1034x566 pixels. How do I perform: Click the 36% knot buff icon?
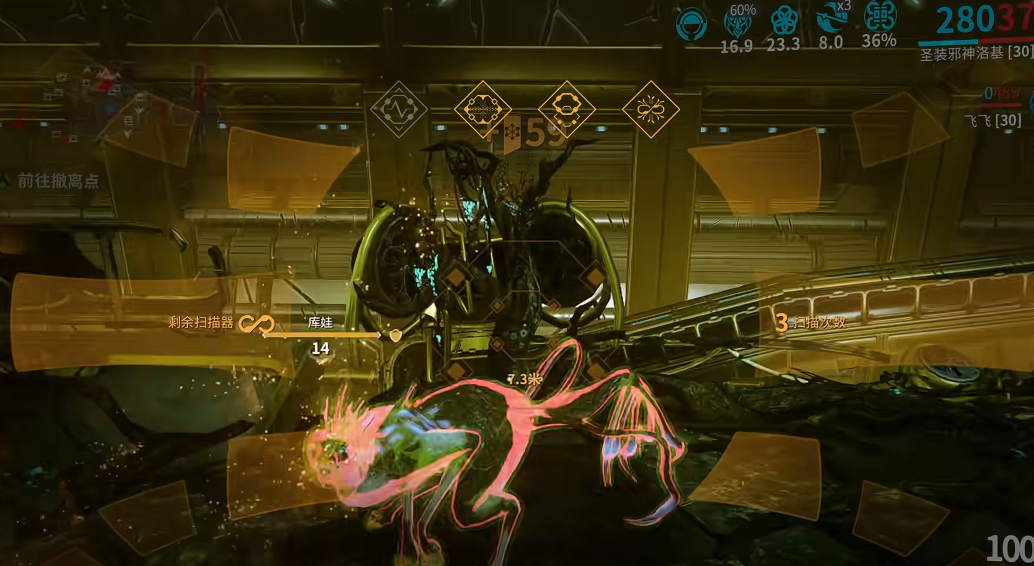click(879, 17)
